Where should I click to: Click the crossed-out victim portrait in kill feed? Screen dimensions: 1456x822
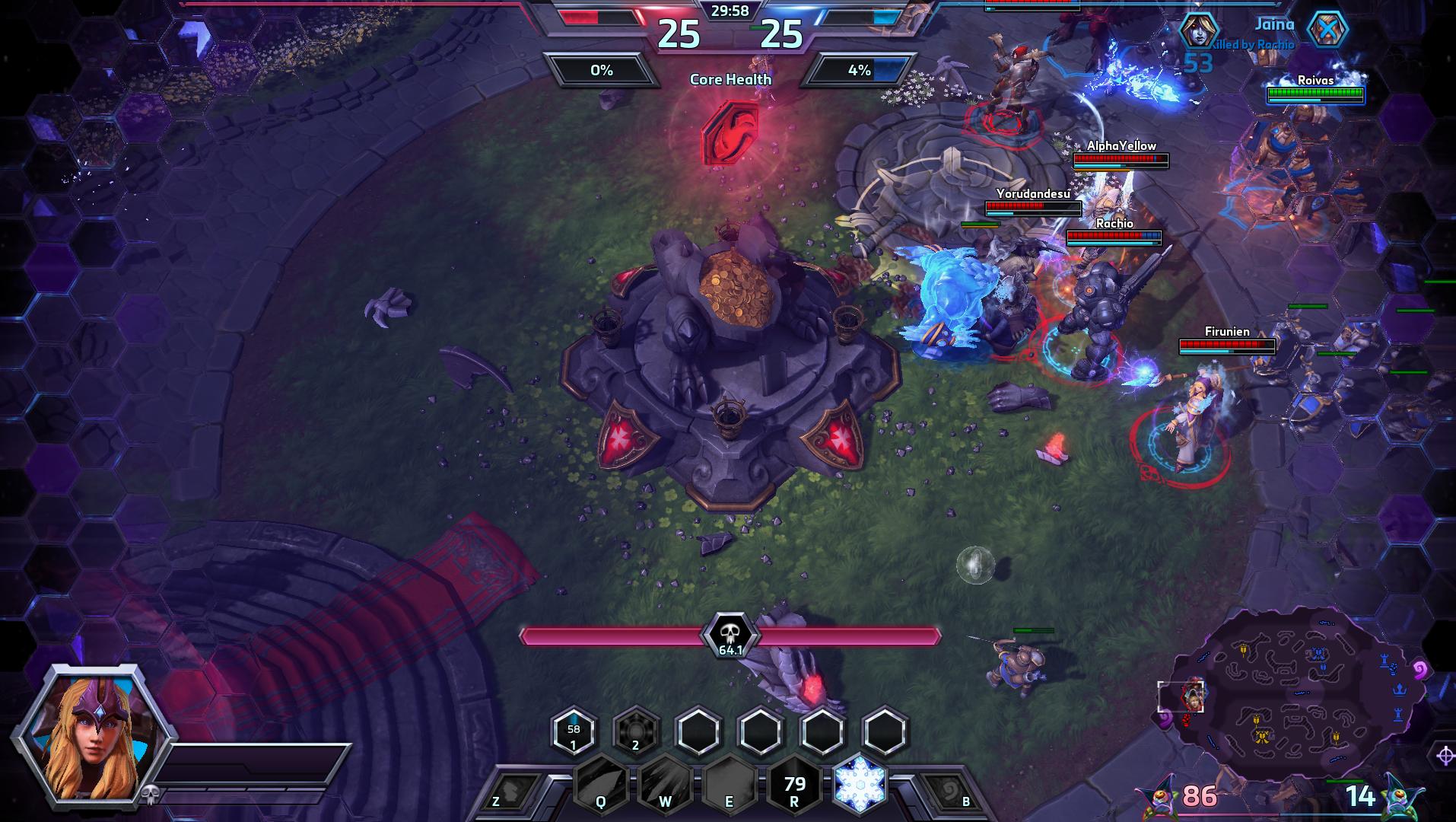(x=1327, y=30)
